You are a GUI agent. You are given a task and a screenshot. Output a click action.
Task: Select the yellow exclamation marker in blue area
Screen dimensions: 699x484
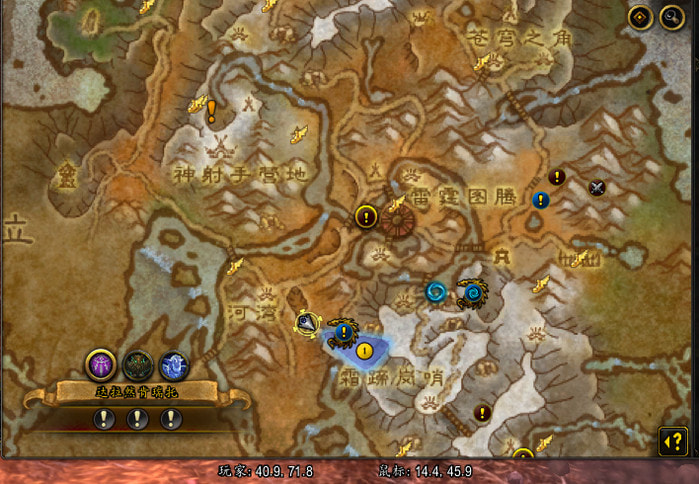364,351
